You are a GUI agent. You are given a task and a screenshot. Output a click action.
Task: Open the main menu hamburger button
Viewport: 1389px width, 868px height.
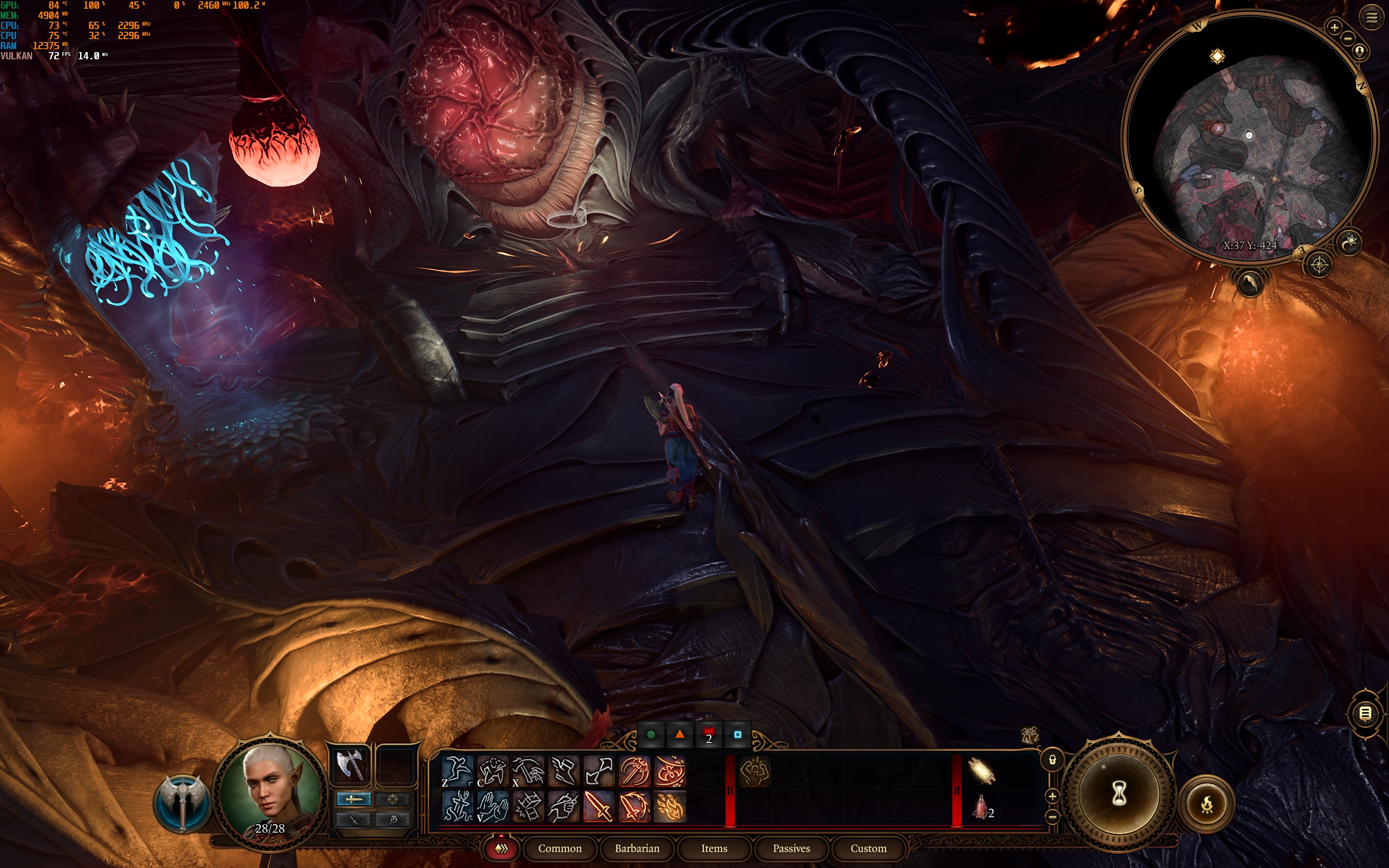1371,18
